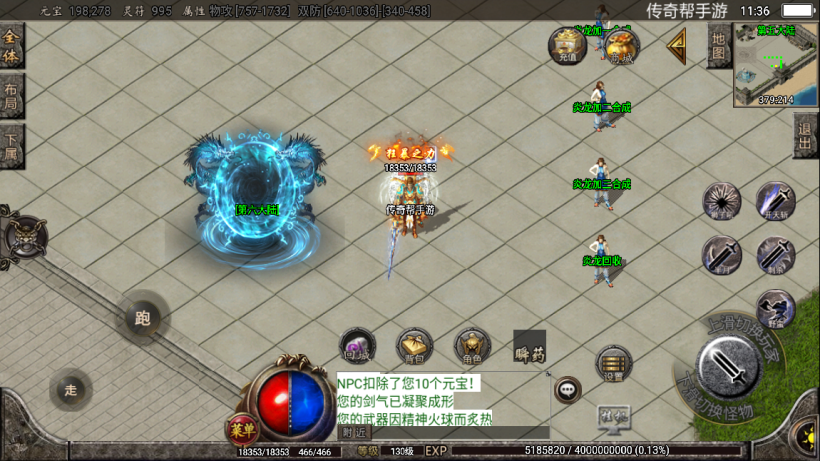This screenshot has height=461, width=820.
Task: Select the 下属 subordinates tab
Action: click(x=11, y=146)
